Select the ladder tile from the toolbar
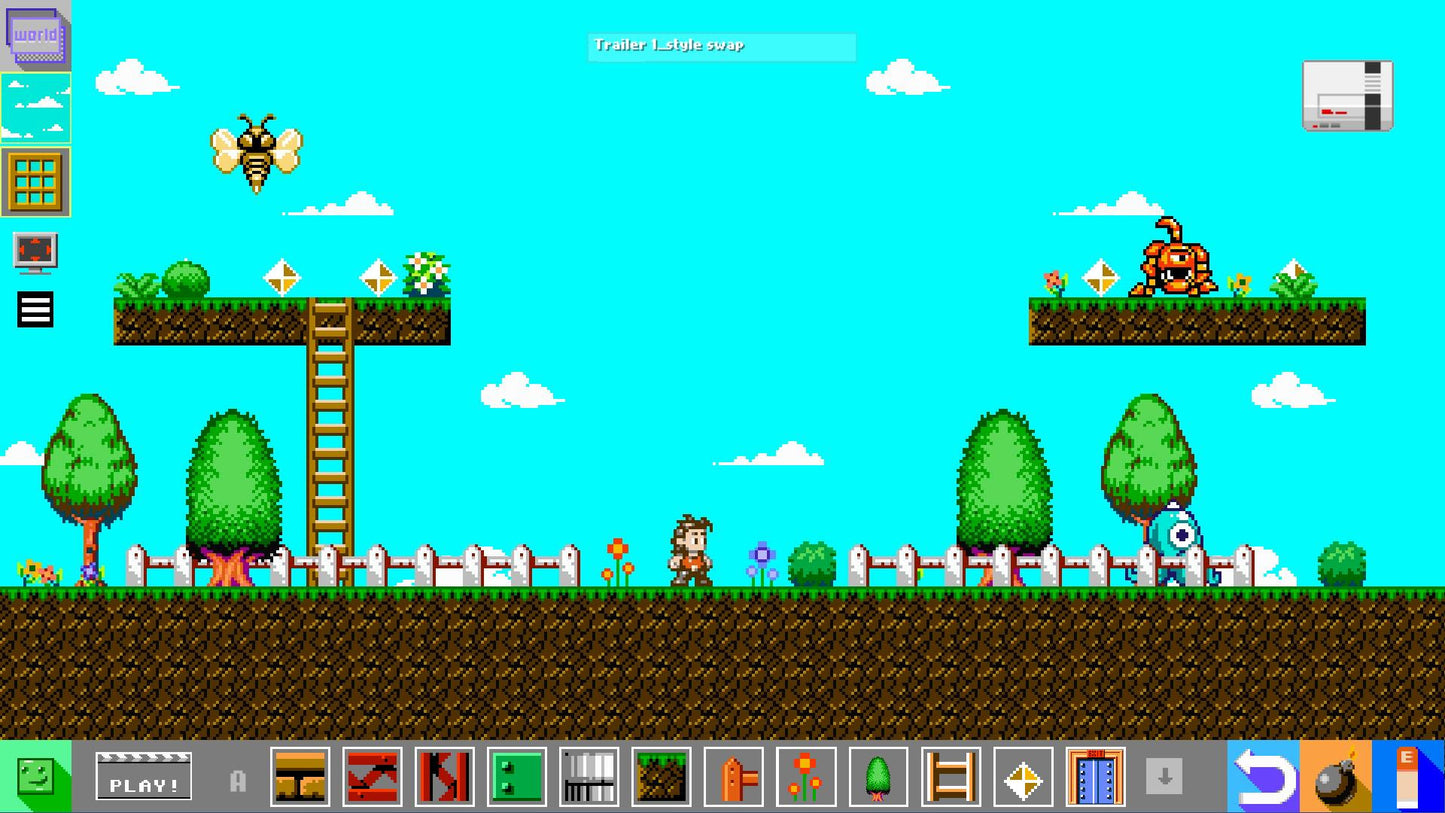This screenshot has width=1445, height=813. (x=950, y=778)
